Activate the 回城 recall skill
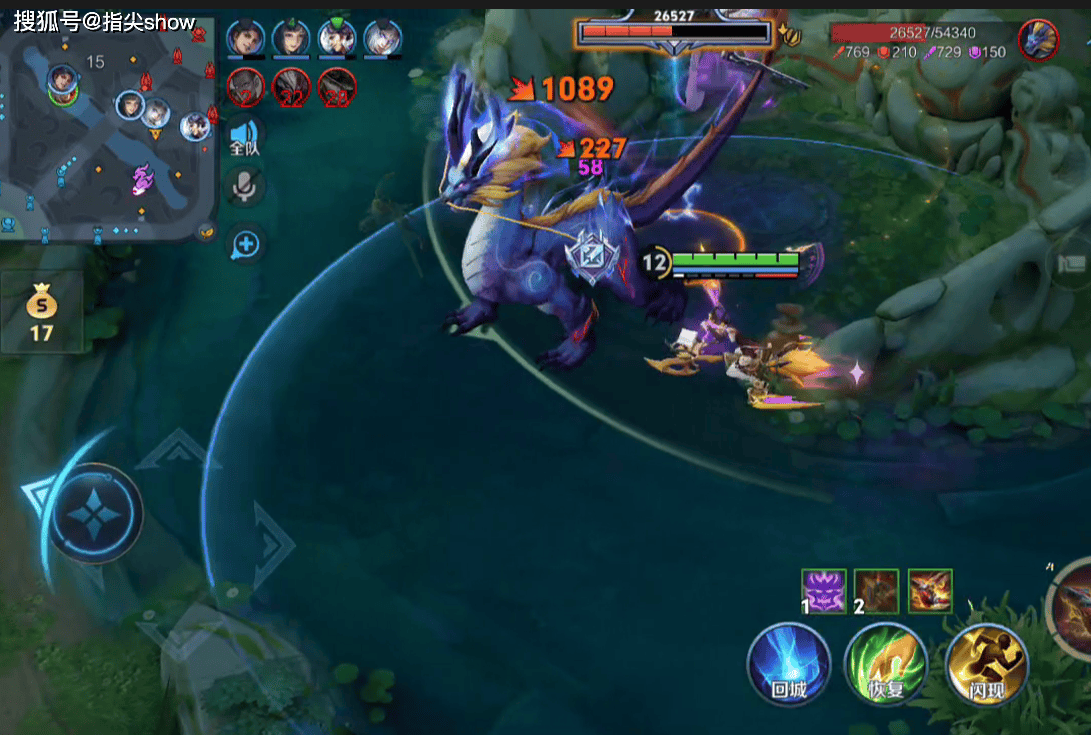The width and height of the screenshot is (1091, 735). click(x=788, y=662)
